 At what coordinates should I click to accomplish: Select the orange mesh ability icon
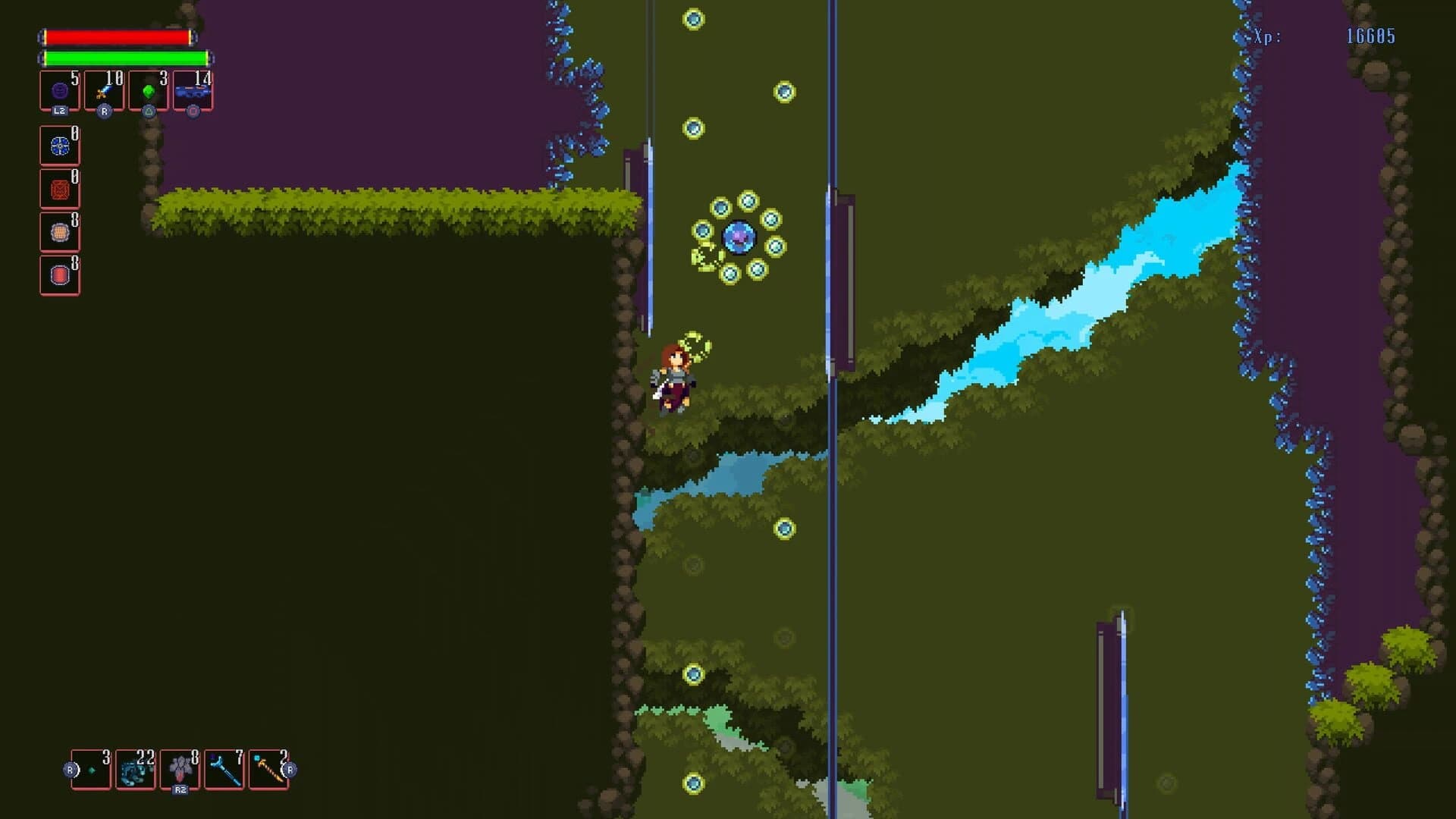pyautogui.click(x=59, y=231)
